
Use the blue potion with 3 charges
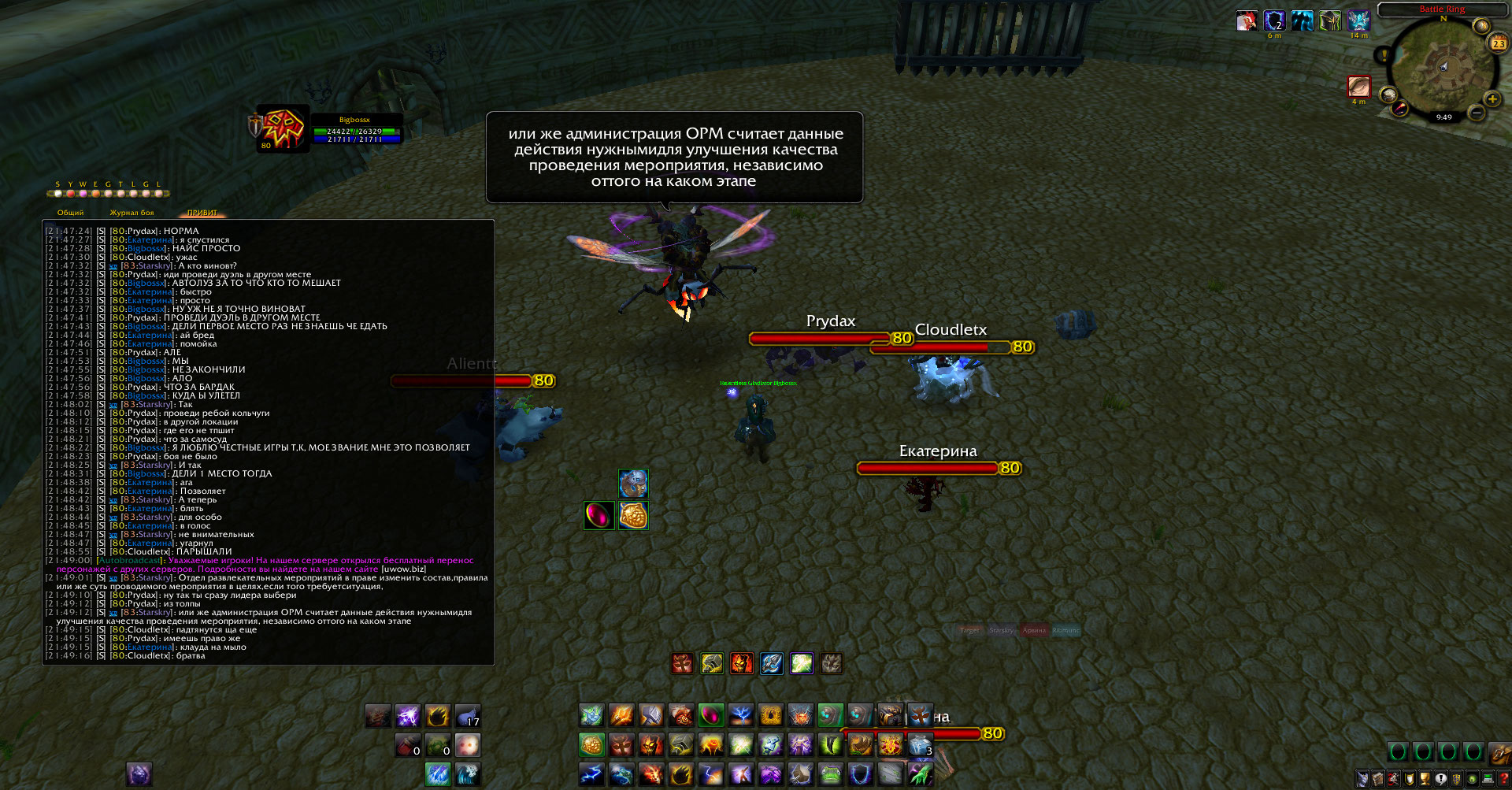click(x=920, y=744)
